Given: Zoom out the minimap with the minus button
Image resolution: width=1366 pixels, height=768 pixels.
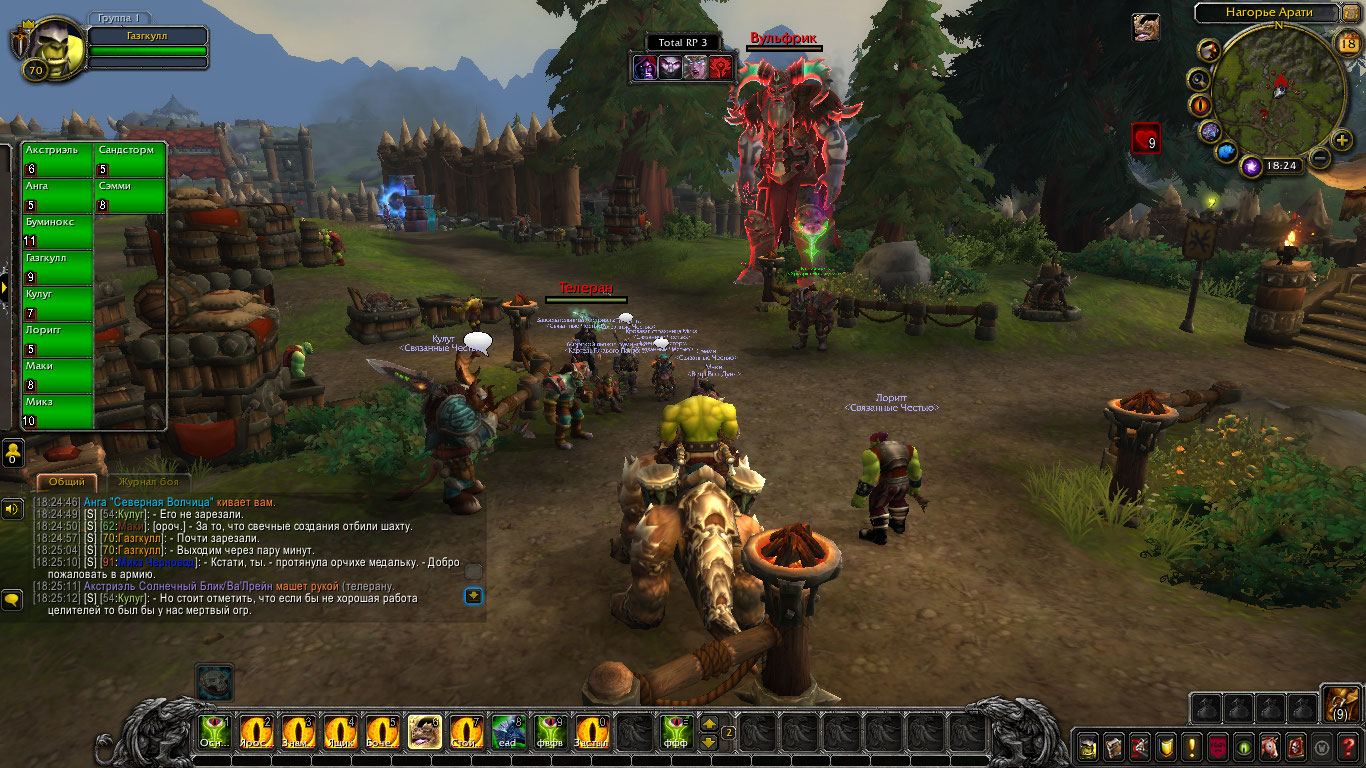Looking at the screenshot, I should tap(1320, 158).
